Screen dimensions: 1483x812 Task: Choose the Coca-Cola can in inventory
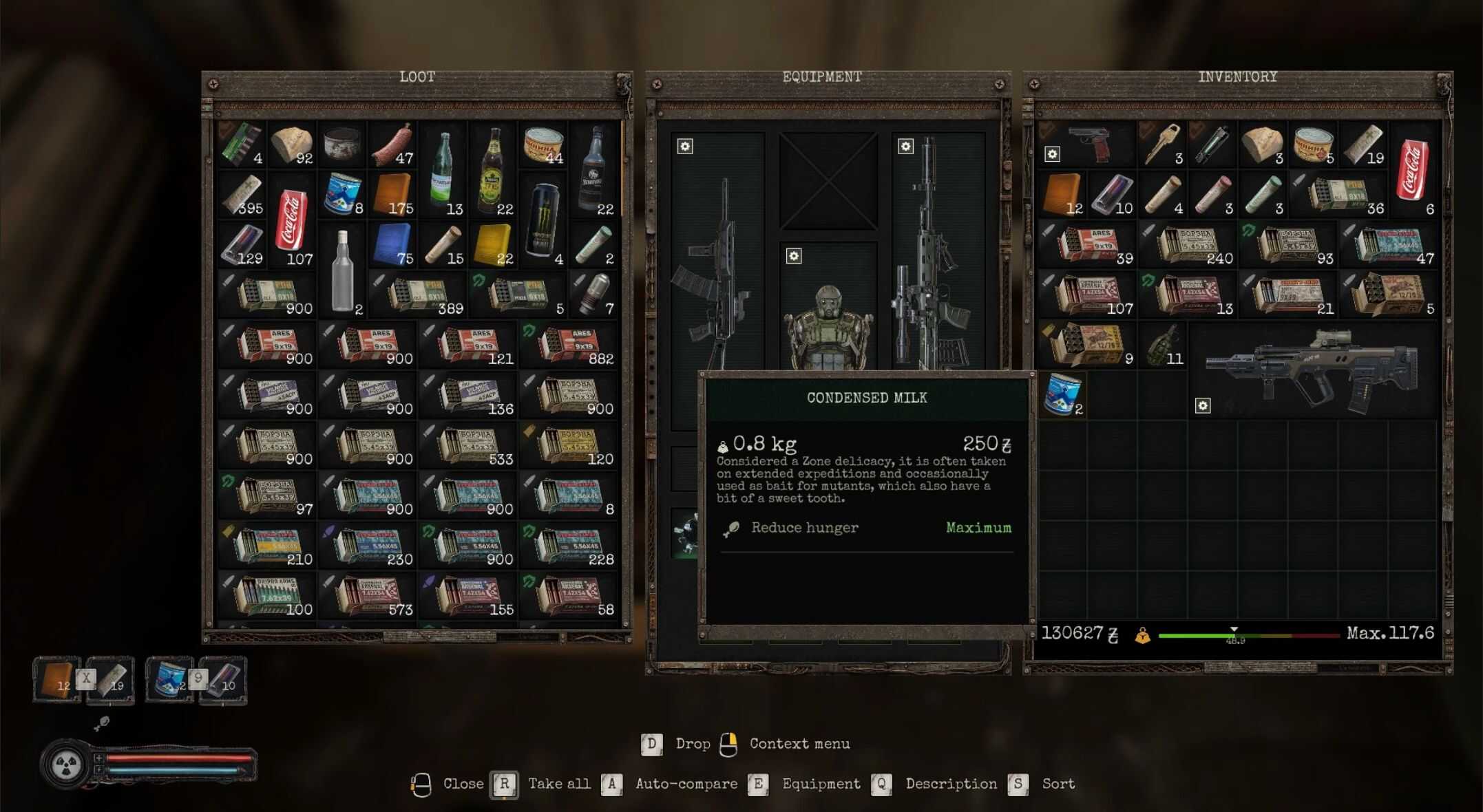1413,170
